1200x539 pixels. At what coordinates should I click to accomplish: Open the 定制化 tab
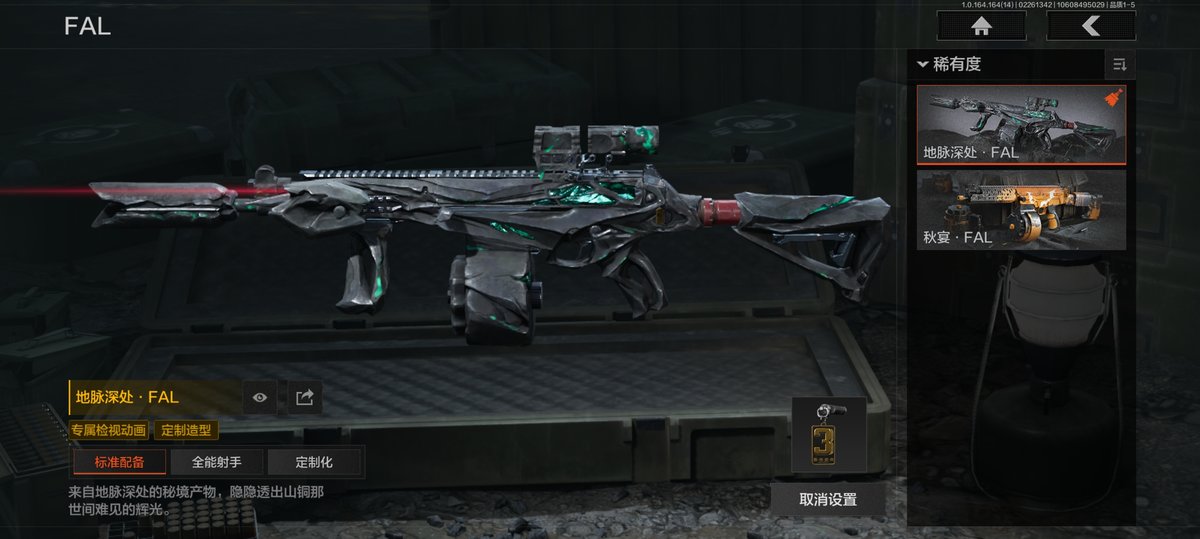314,462
